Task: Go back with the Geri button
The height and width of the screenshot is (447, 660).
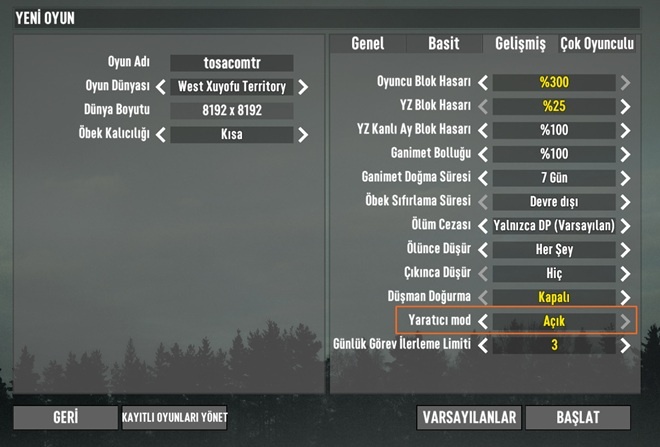Action: coord(65,417)
